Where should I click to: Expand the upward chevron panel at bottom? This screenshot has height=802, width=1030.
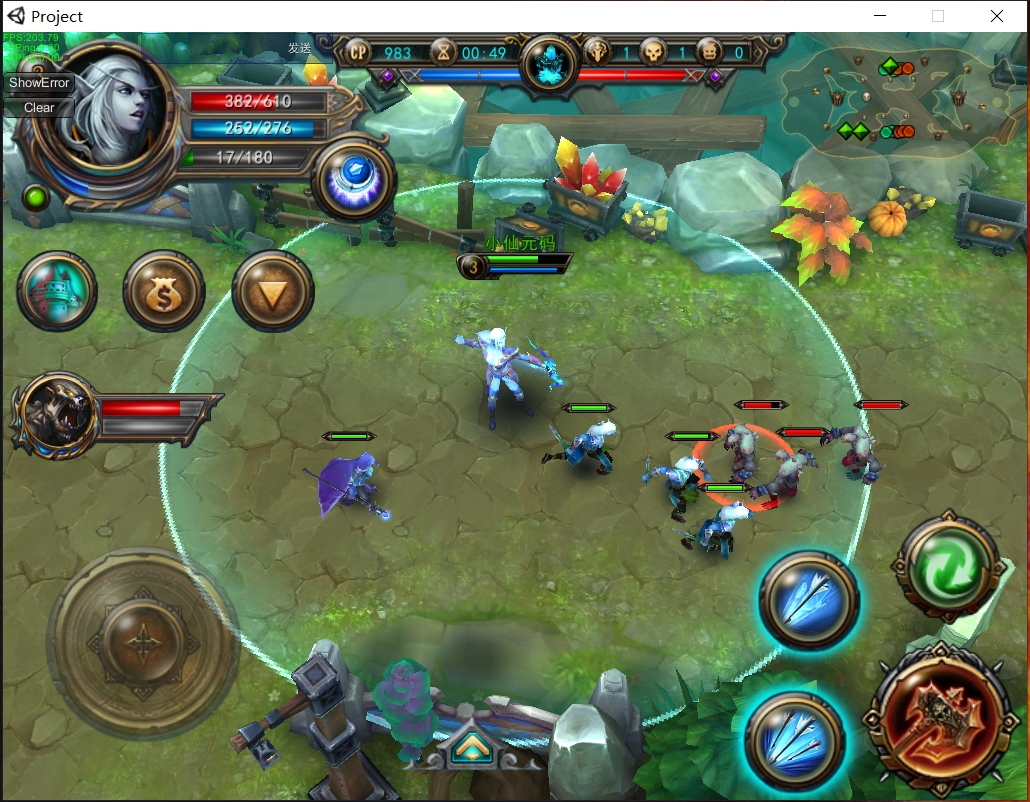pyautogui.click(x=468, y=748)
